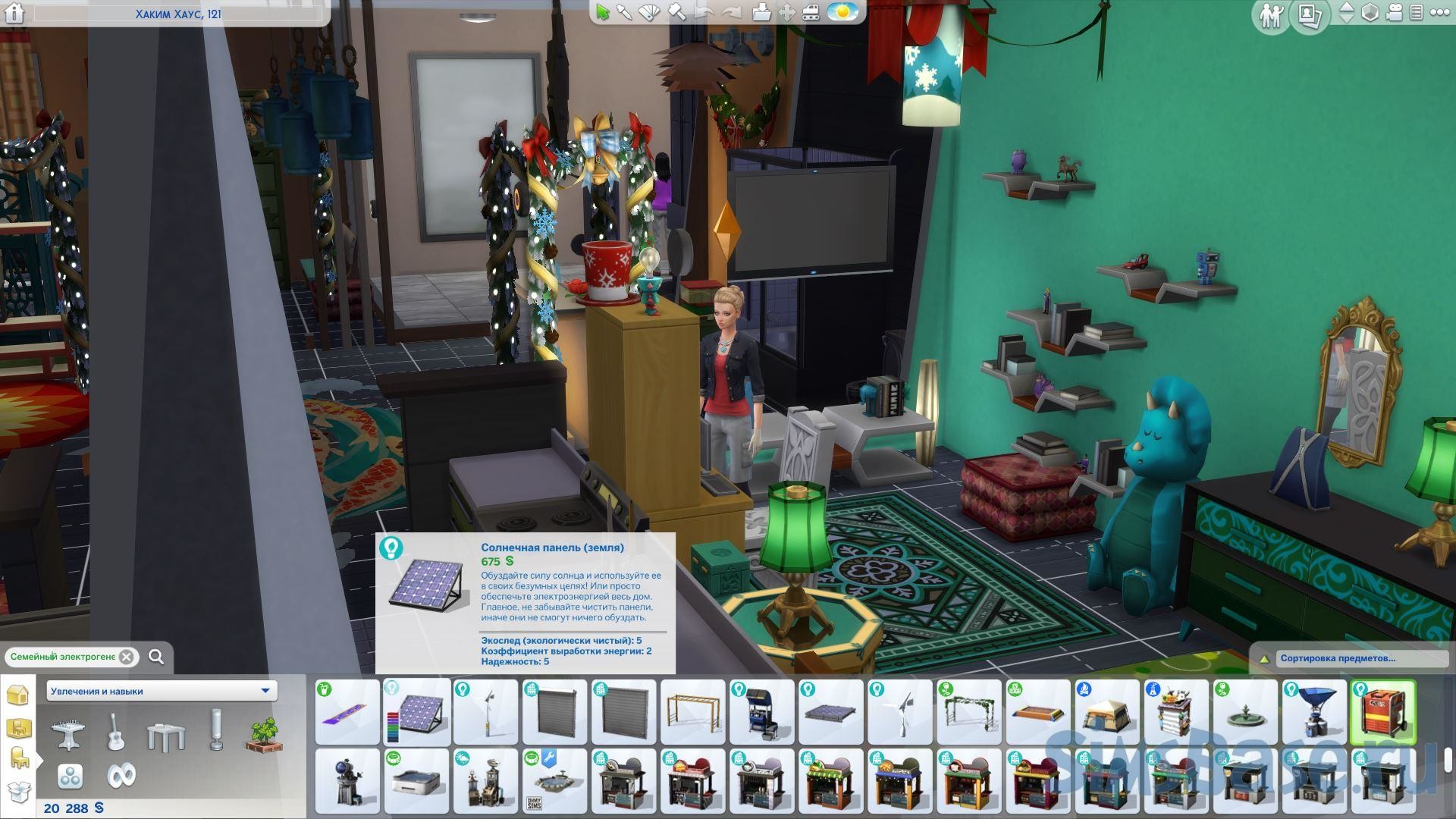Open the "Сортировка предметов" sort panel
This screenshot has width=1456, height=819.
(x=1350, y=658)
